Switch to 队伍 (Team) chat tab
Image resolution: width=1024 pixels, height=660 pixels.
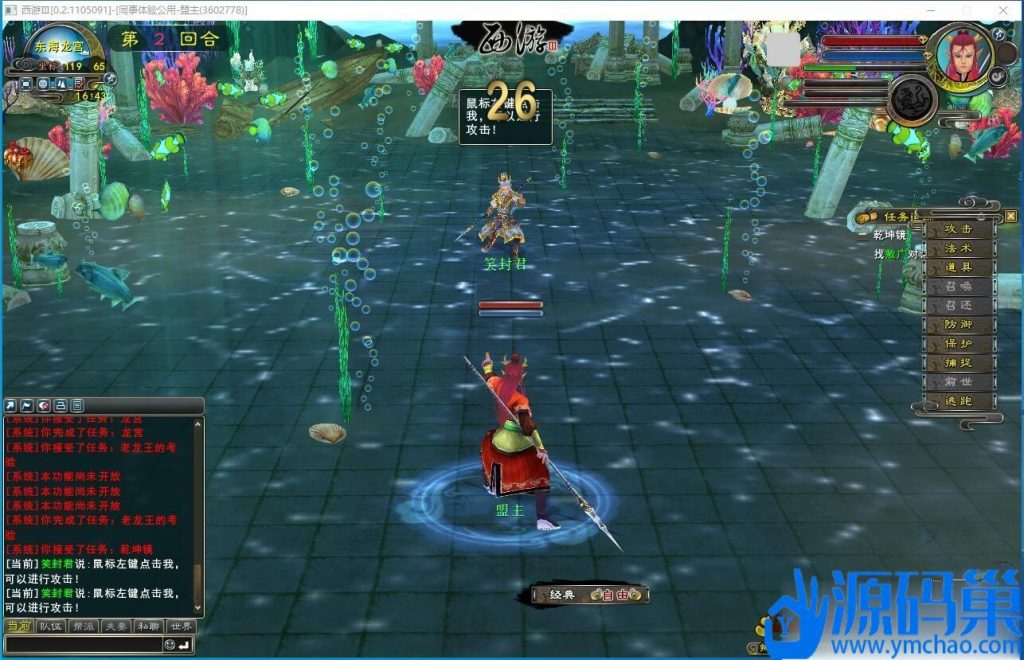(x=50, y=627)
